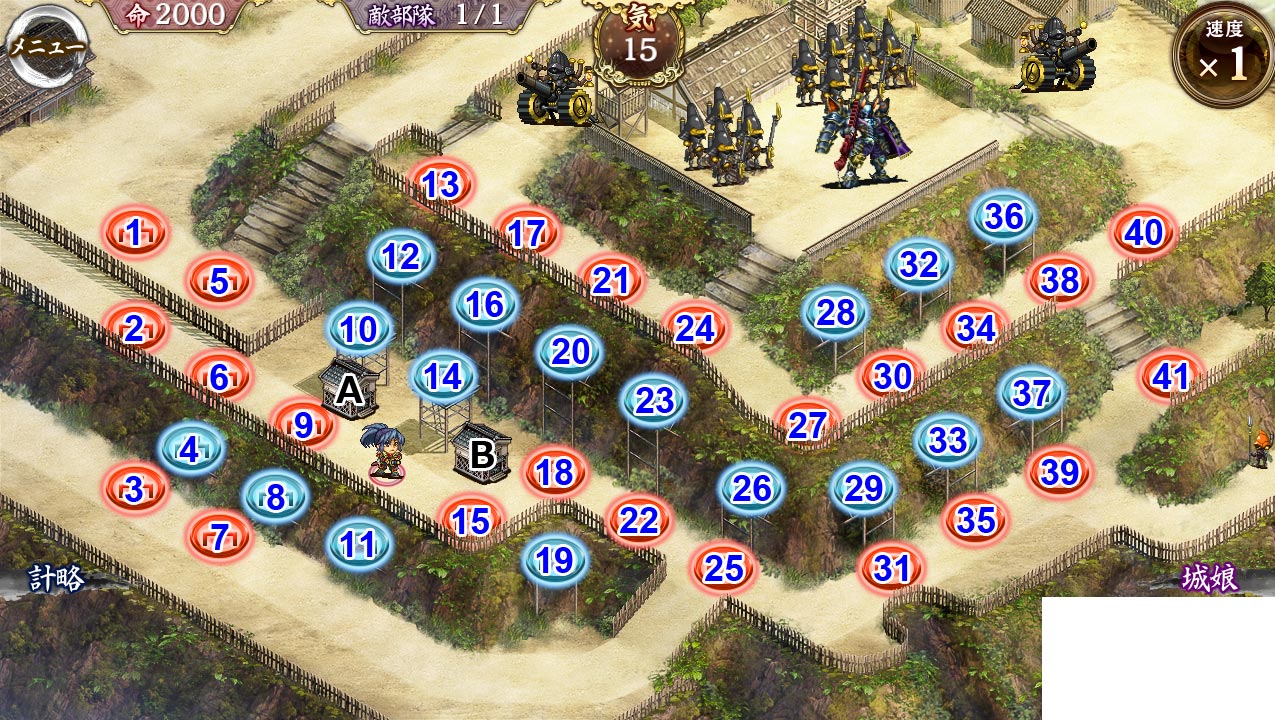Select the building marked A

coord(349,389)
